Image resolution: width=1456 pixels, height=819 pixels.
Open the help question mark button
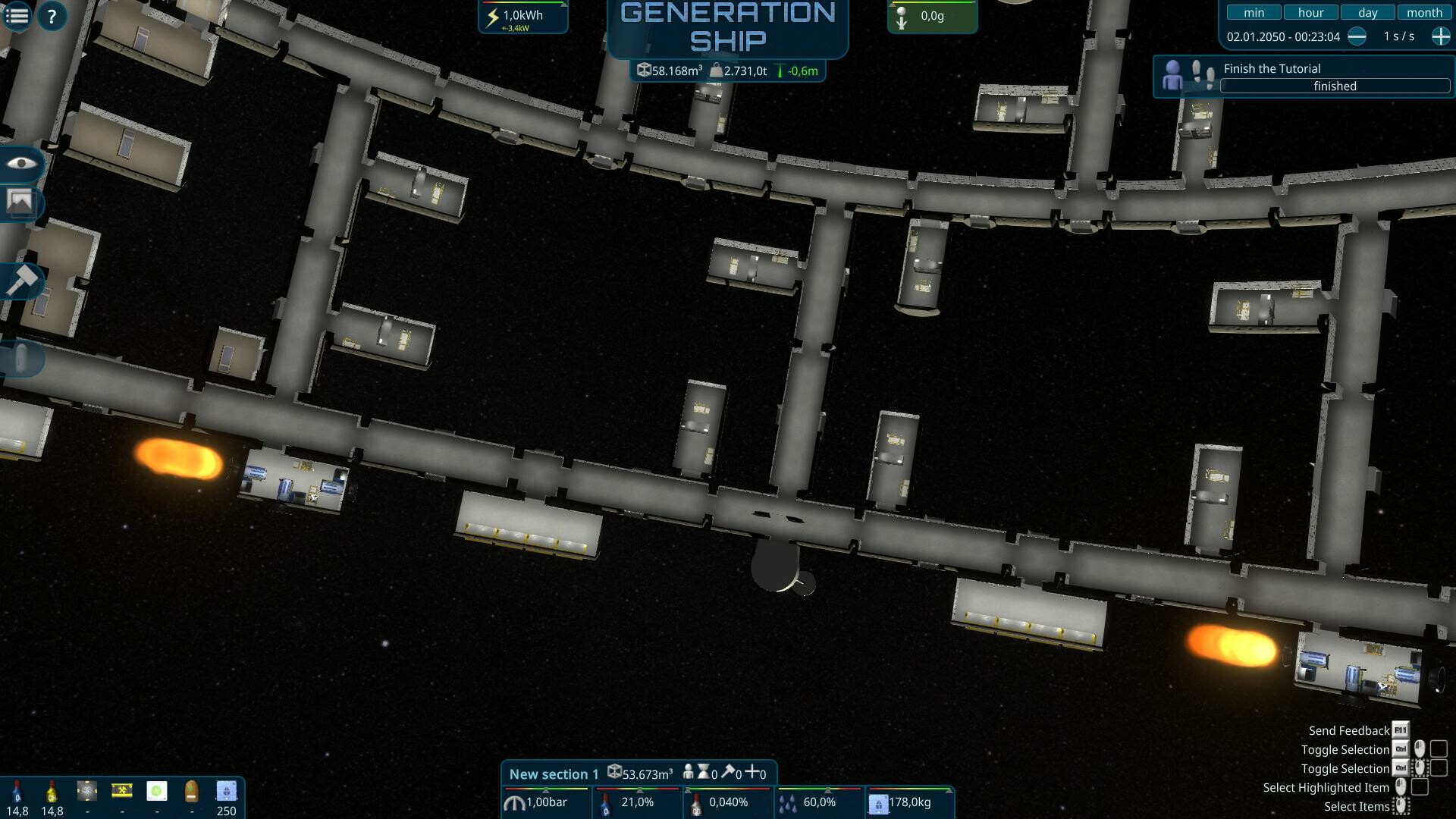pos(52,15)
